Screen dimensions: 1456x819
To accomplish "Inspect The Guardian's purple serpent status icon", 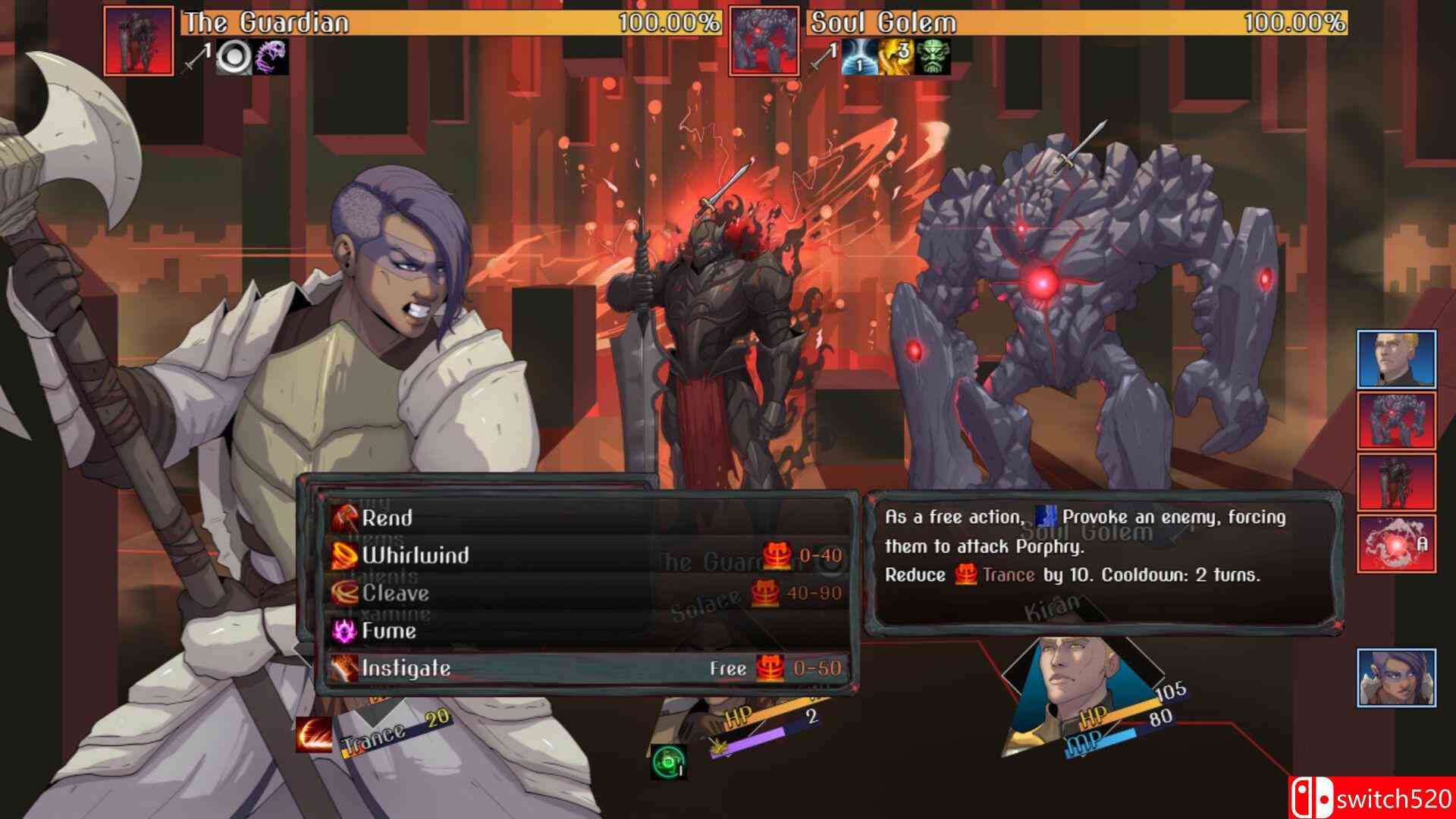I will click(x=270, y=58).
